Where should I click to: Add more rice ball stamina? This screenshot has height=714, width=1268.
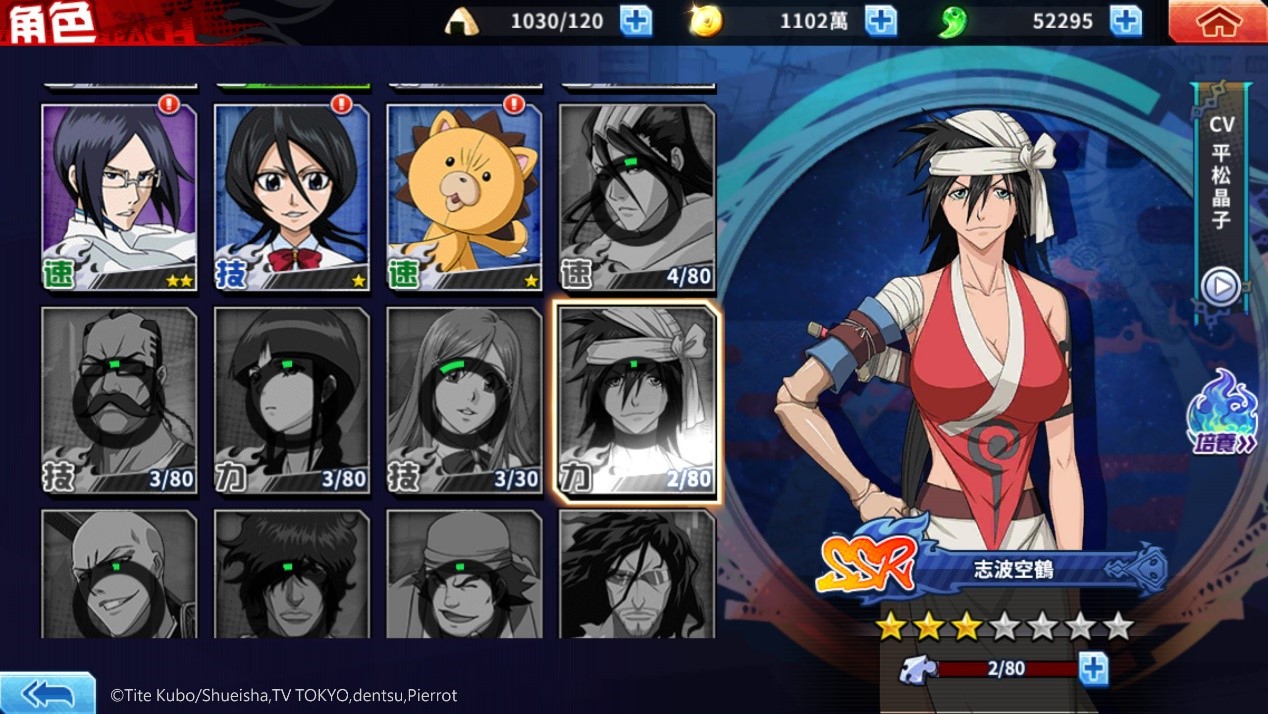(x=636, y=21)
